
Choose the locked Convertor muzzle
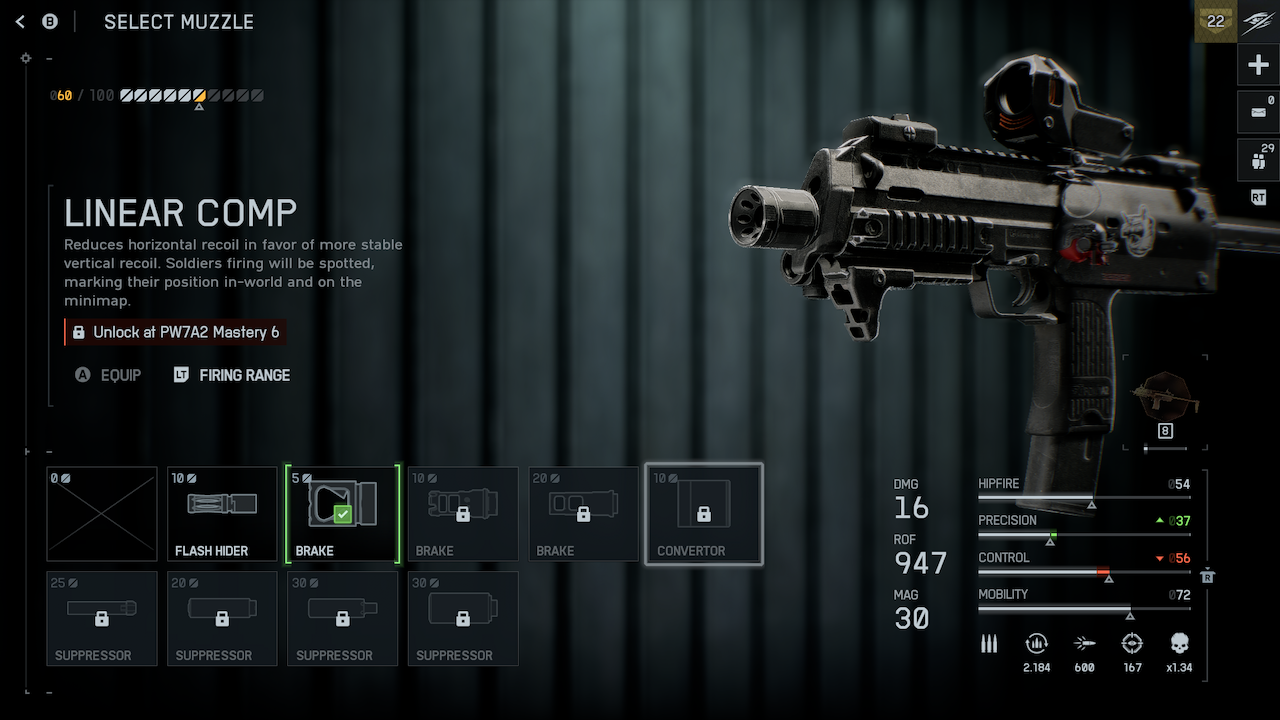pyautogui.click(x=704, y=513)
